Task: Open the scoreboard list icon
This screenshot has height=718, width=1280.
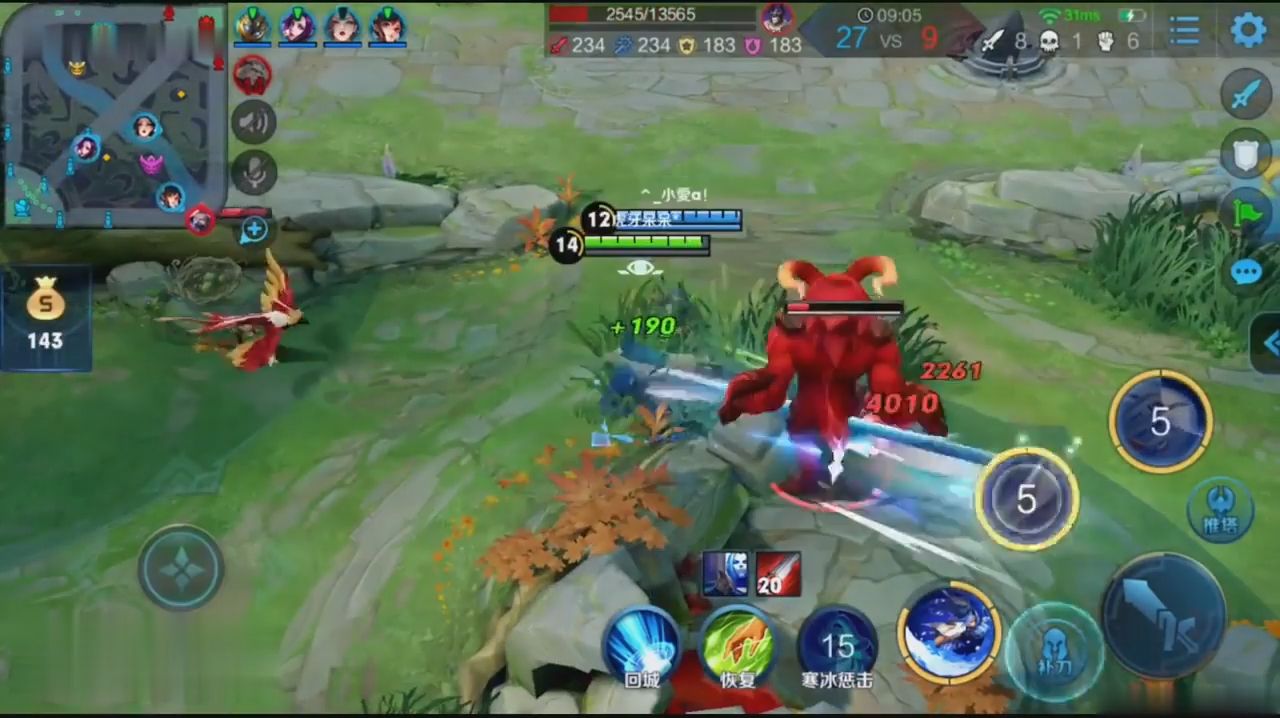Action: coord(1184,31)
